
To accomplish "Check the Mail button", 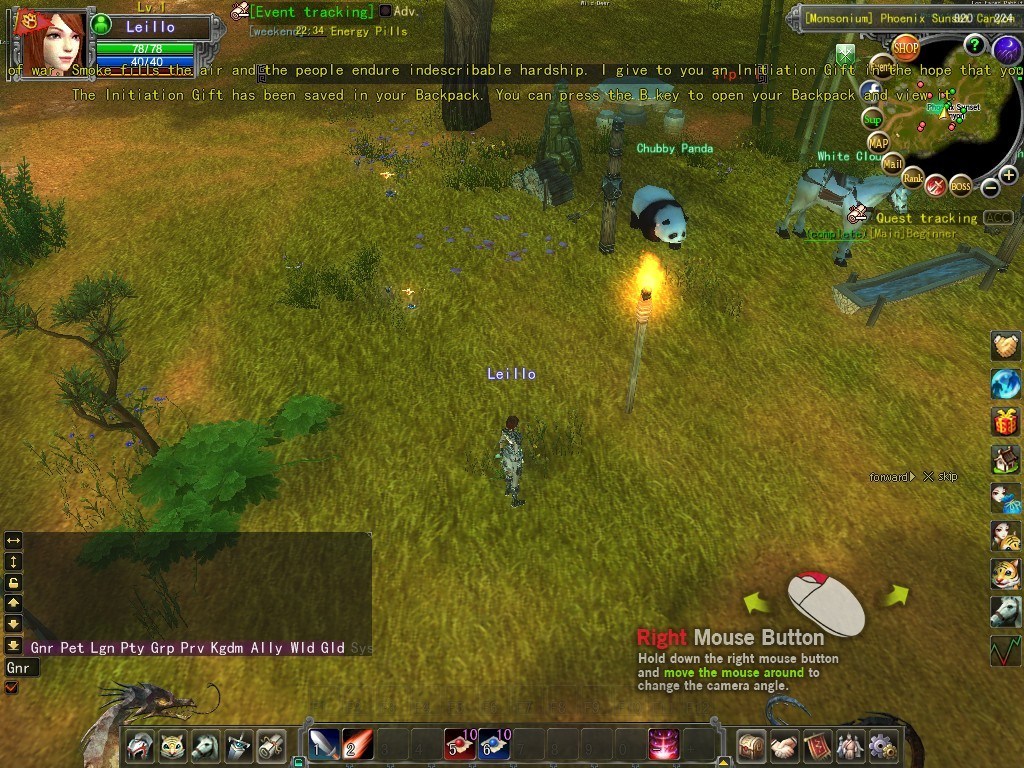I will tap(891, 164).
